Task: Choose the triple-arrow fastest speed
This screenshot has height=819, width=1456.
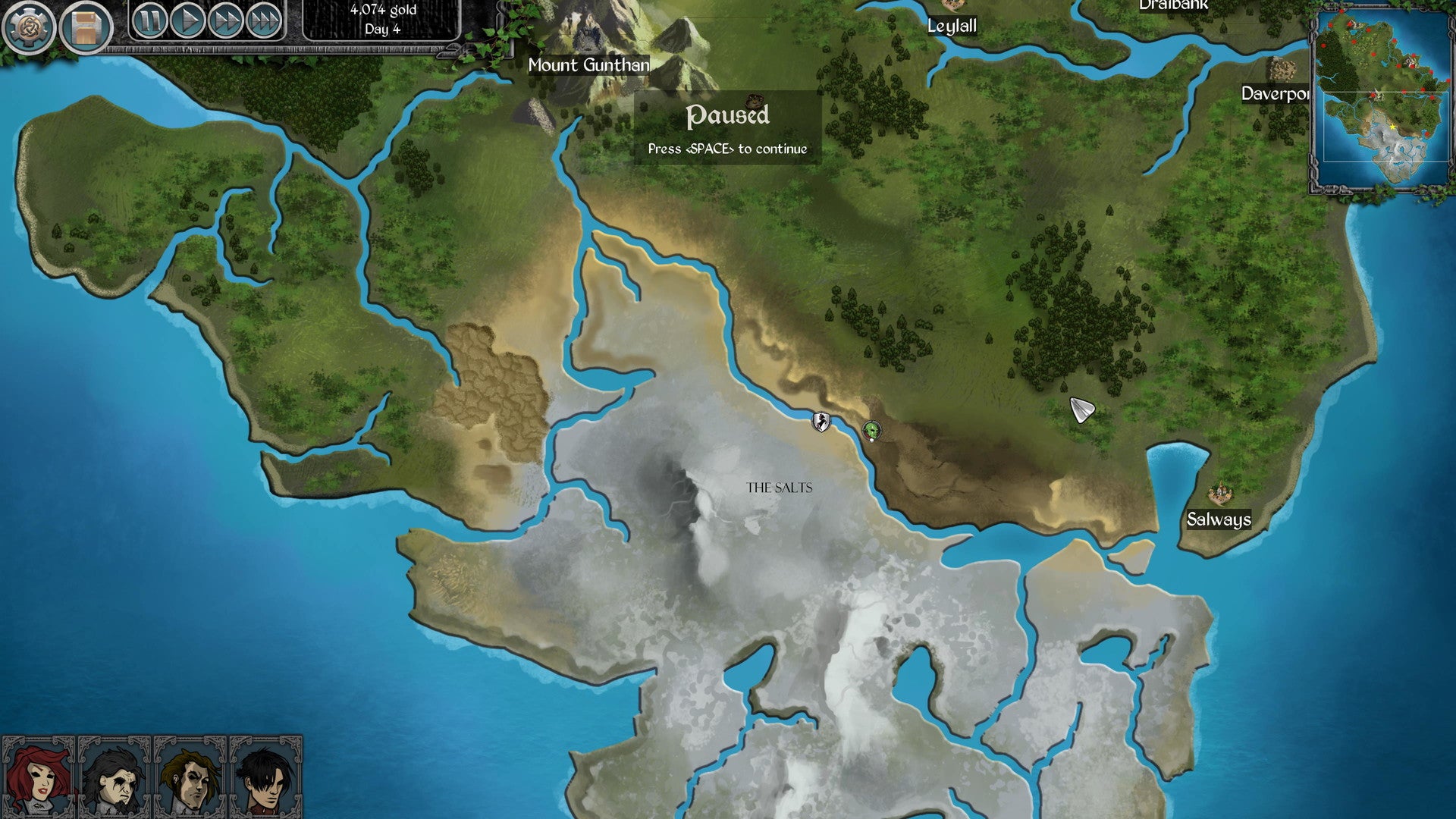Action: 263,20
